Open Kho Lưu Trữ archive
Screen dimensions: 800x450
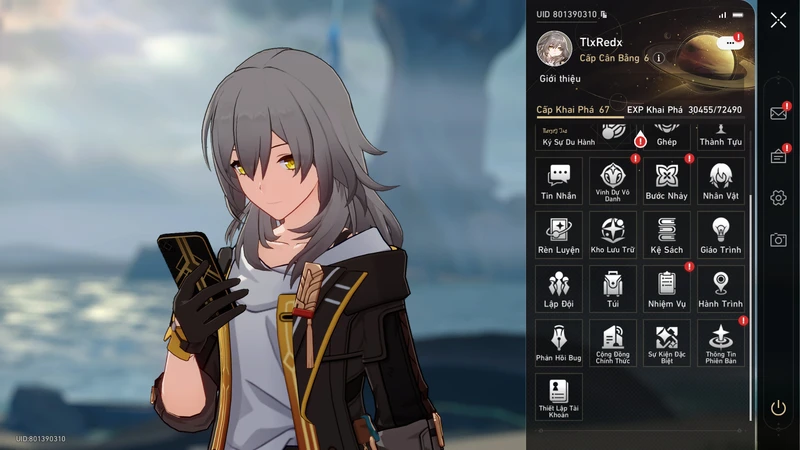pyautogui.click(x=613, y=234)
